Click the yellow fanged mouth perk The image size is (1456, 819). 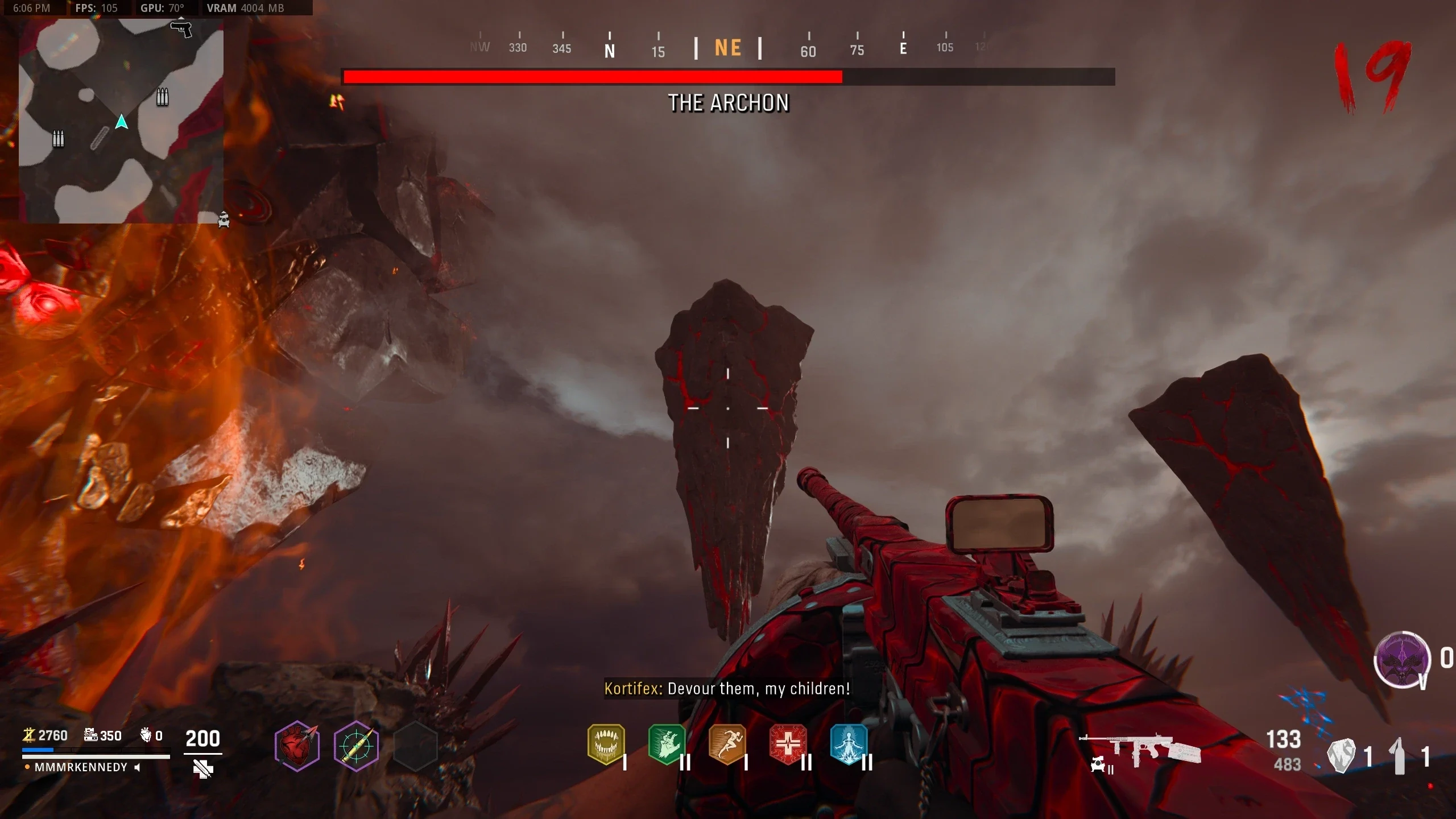[x=606, y=744]
